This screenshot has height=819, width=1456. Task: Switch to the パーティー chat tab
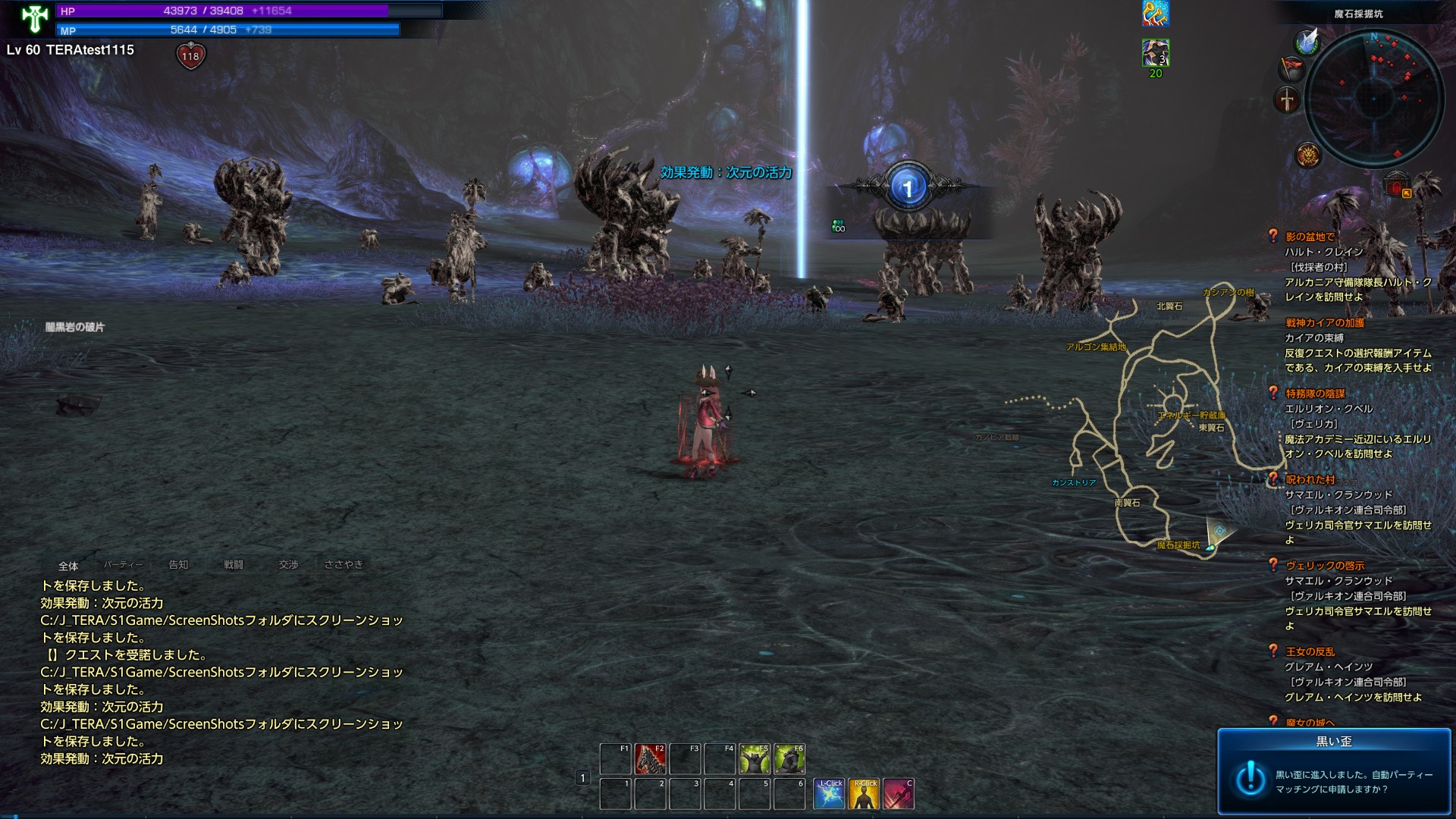click(x=123, y=565)
